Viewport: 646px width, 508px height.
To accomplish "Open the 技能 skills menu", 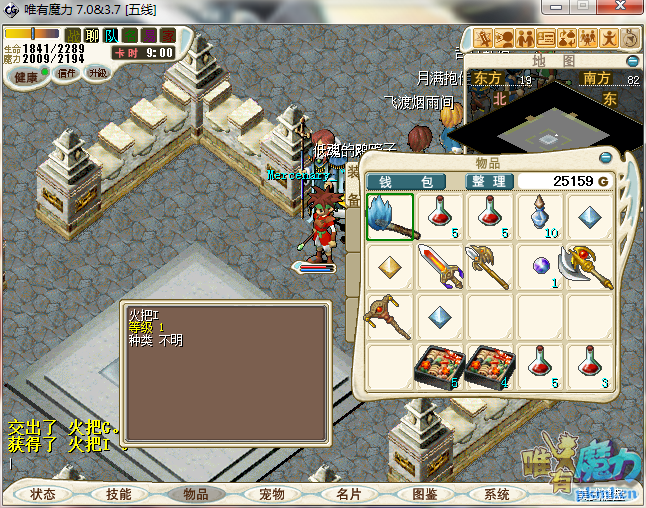I will [x=119, y=494].
